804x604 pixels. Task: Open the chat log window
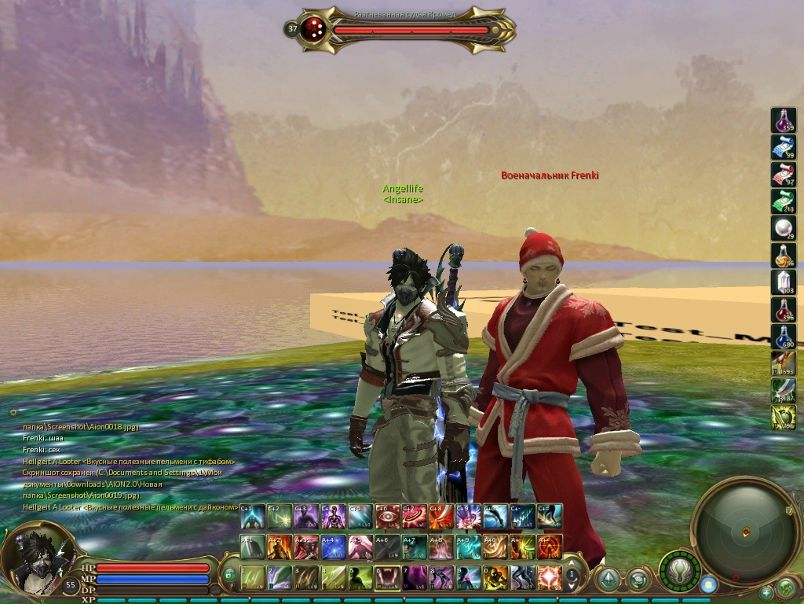pos(130,465)
